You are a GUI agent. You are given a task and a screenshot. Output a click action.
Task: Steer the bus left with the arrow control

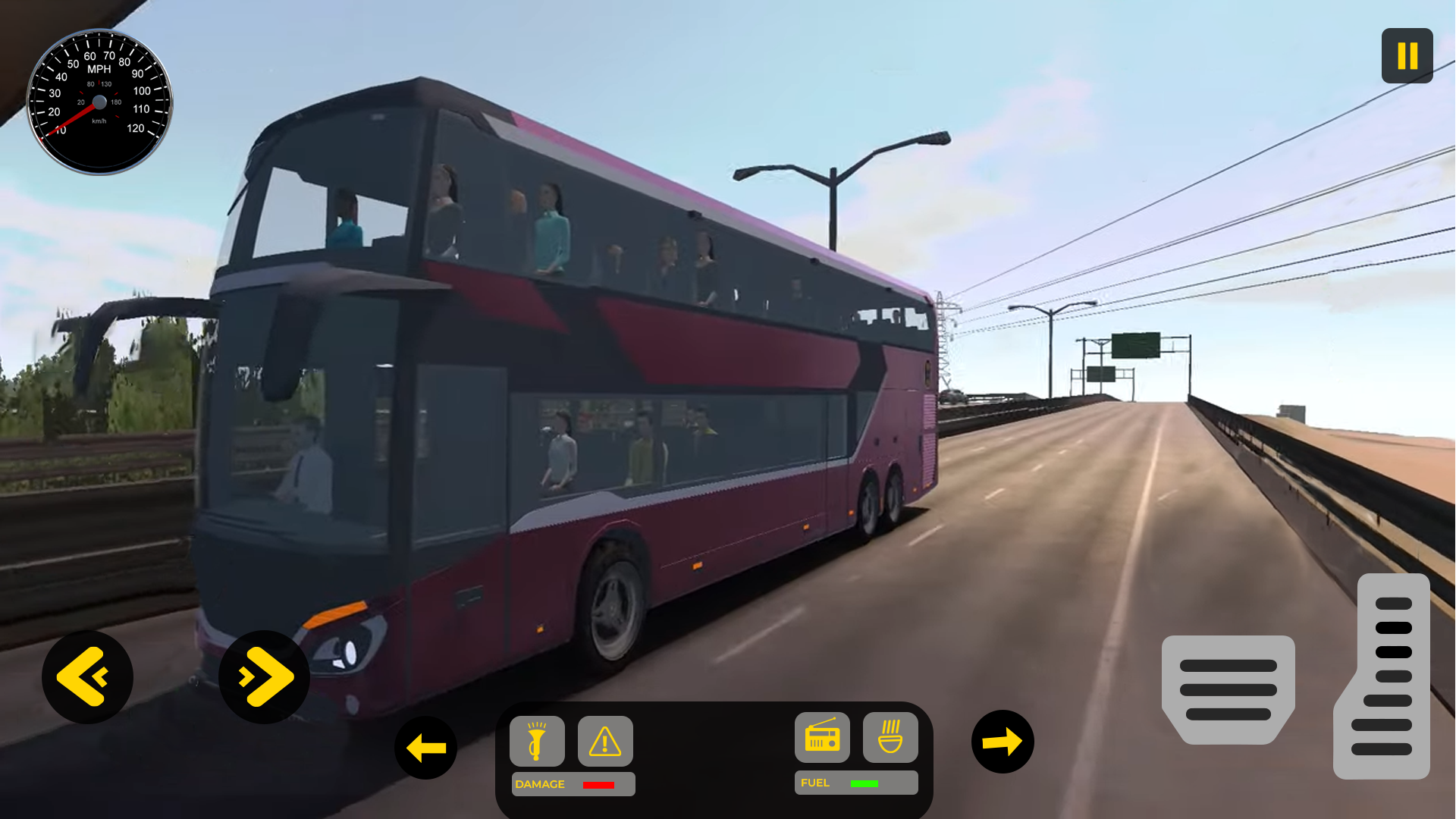click(425, 747)
